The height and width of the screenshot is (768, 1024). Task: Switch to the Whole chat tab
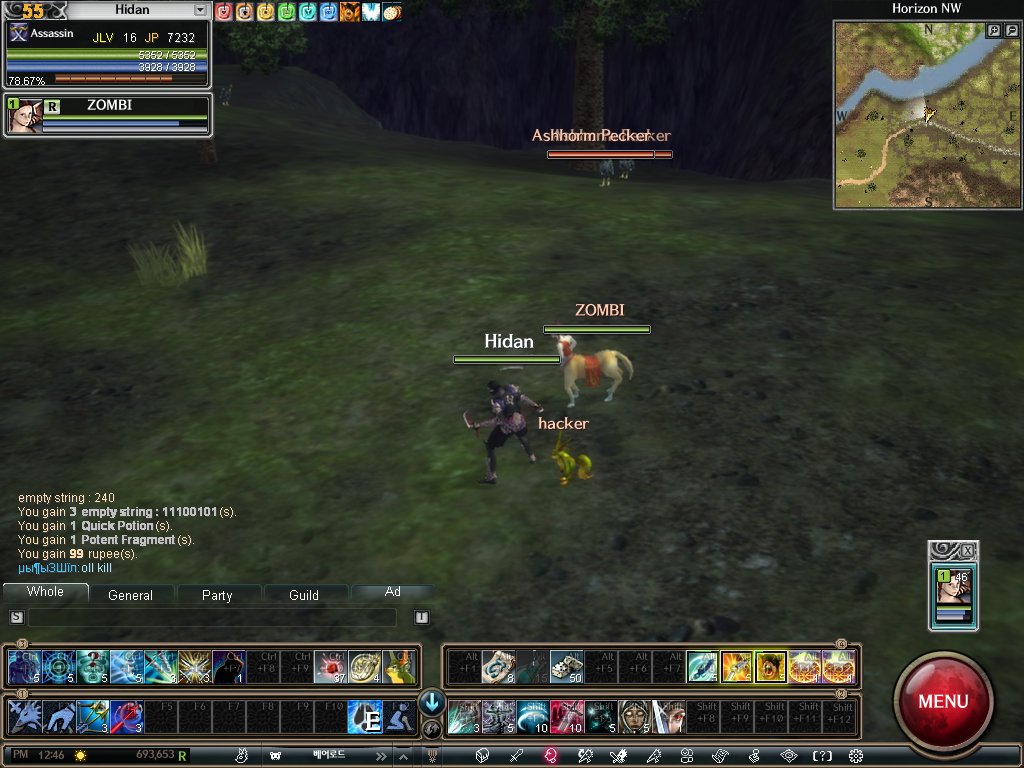point(45,592)
